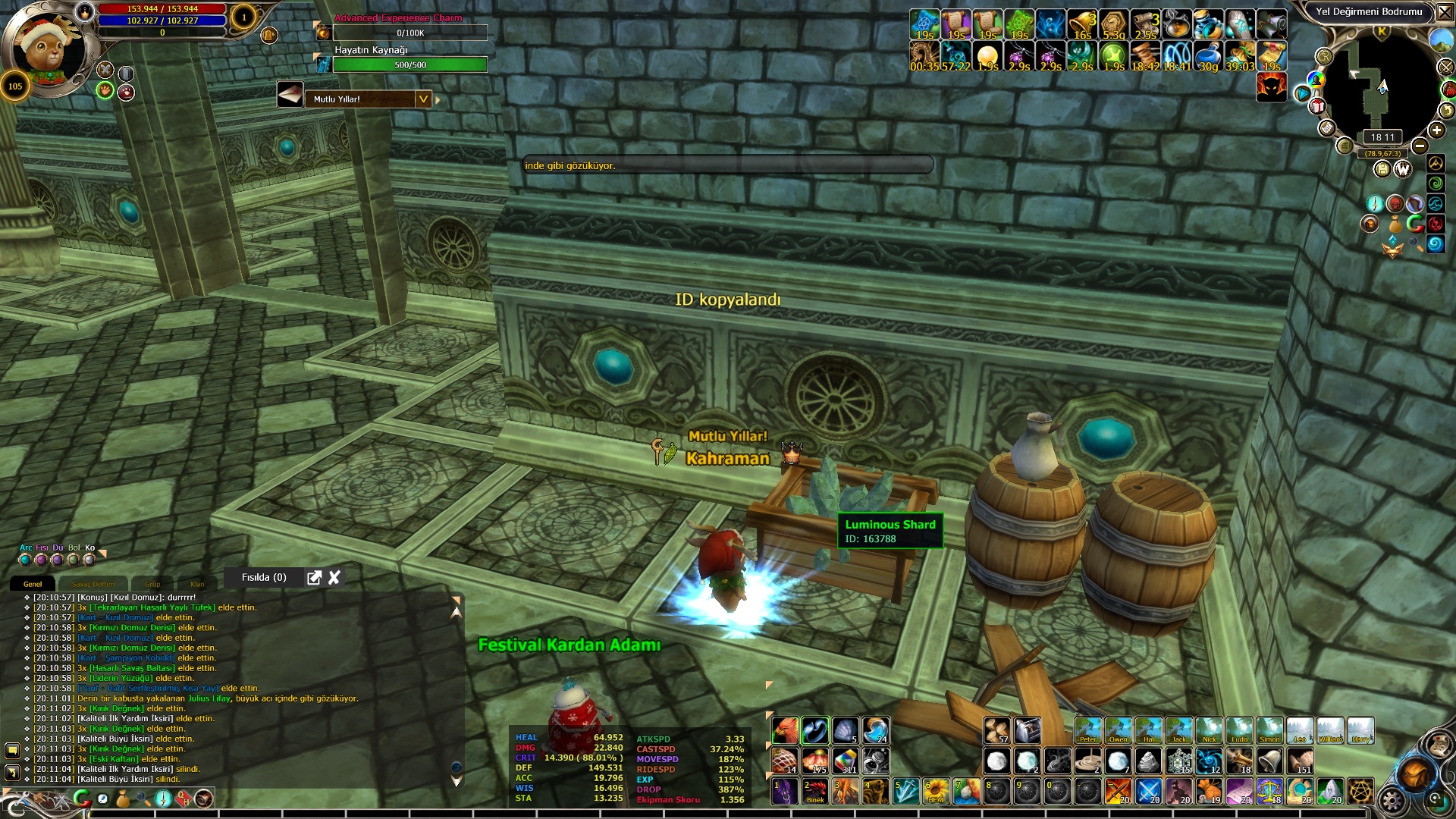Click the world map W button
The height and width of the screenshot is (819, 1456).
(x=1403, y=169)
